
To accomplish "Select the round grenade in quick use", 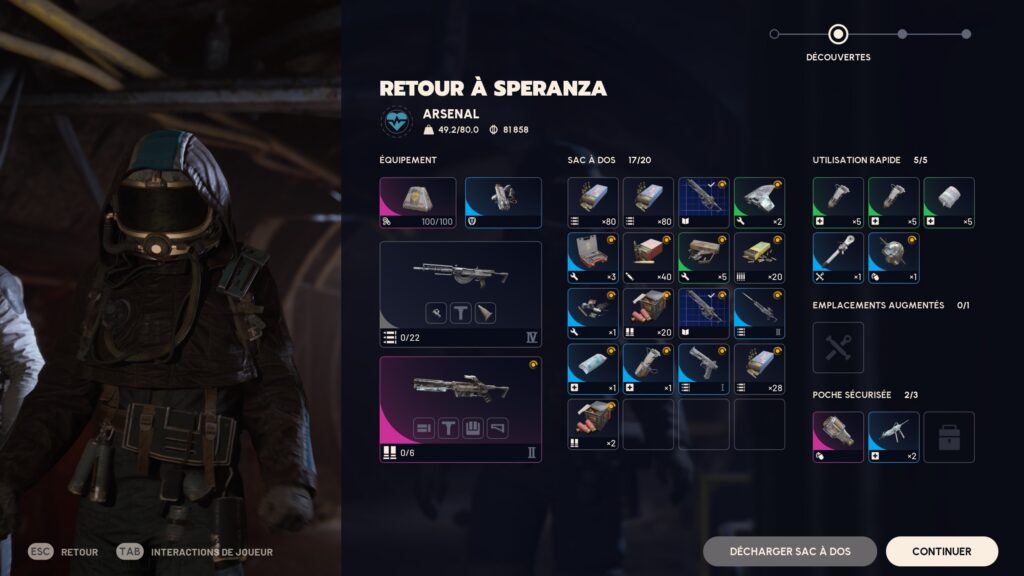I will (x=893, y=258).
